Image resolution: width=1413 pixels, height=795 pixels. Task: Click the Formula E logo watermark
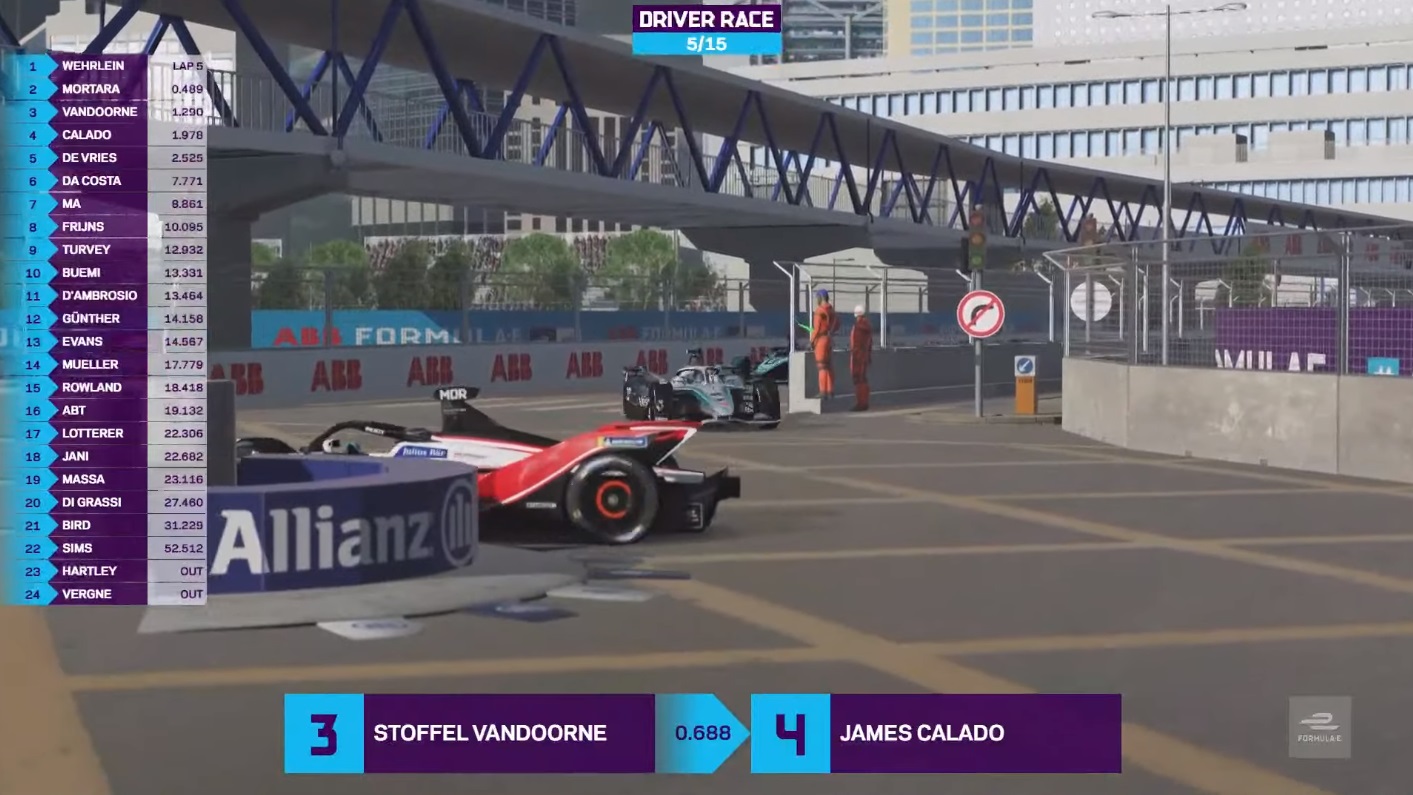point(1319,727)
